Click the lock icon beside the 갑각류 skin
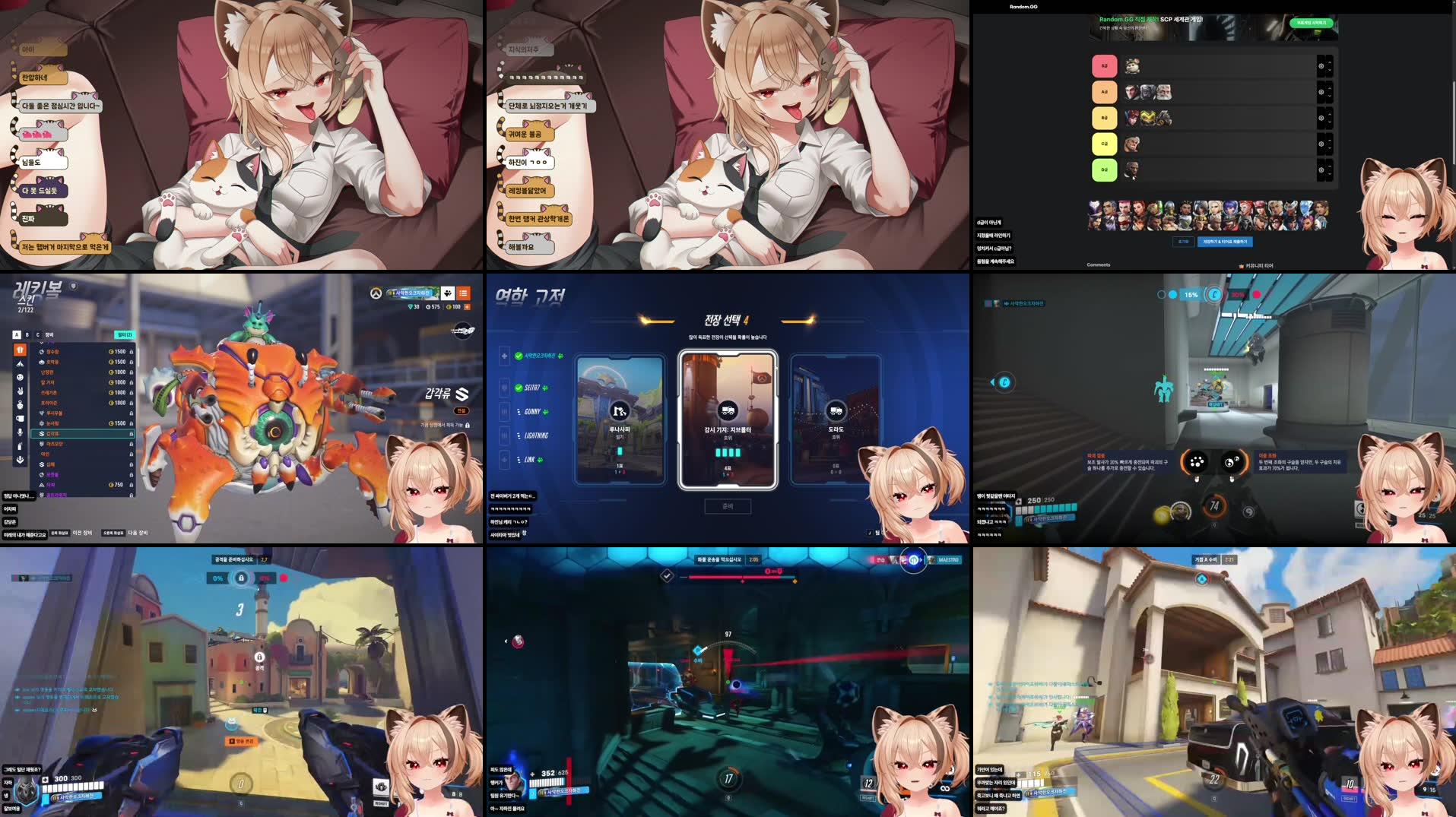 click(131, 435)
